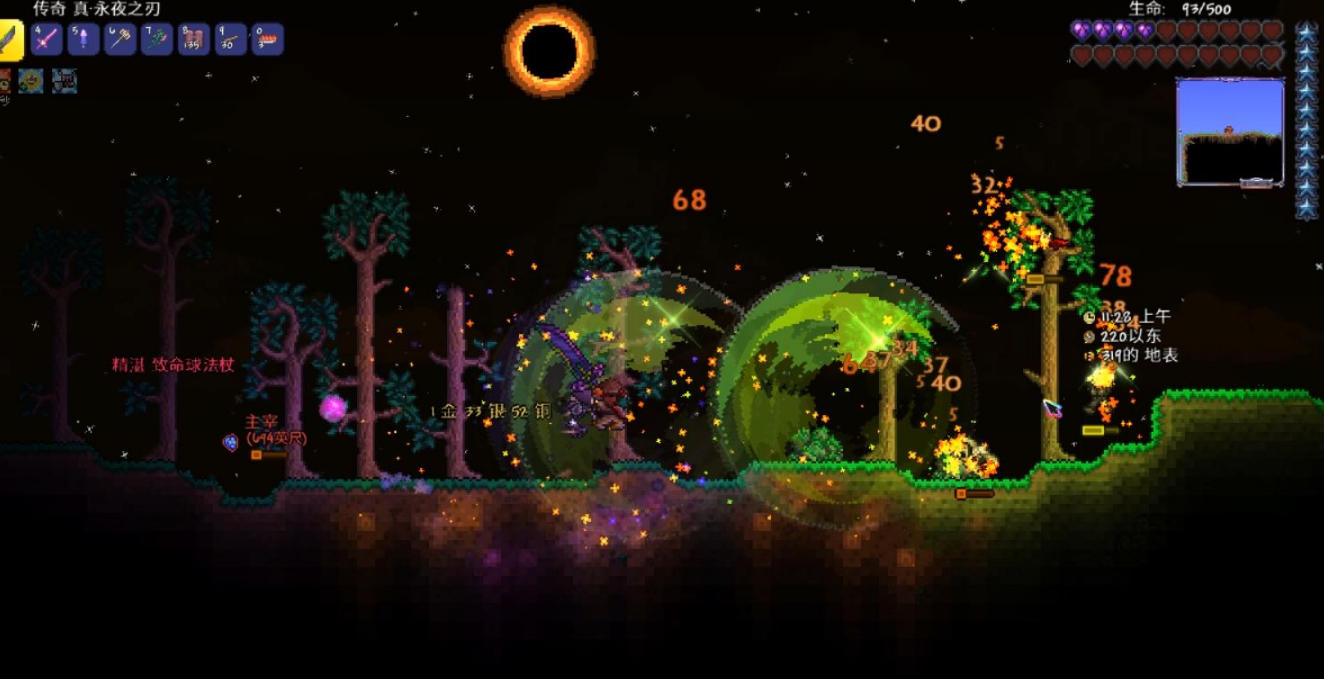Image resolution: width=1324 pixels, height=679 pixels.
Task: Select the green staff in slot 7
Action: tap(157, 40)
